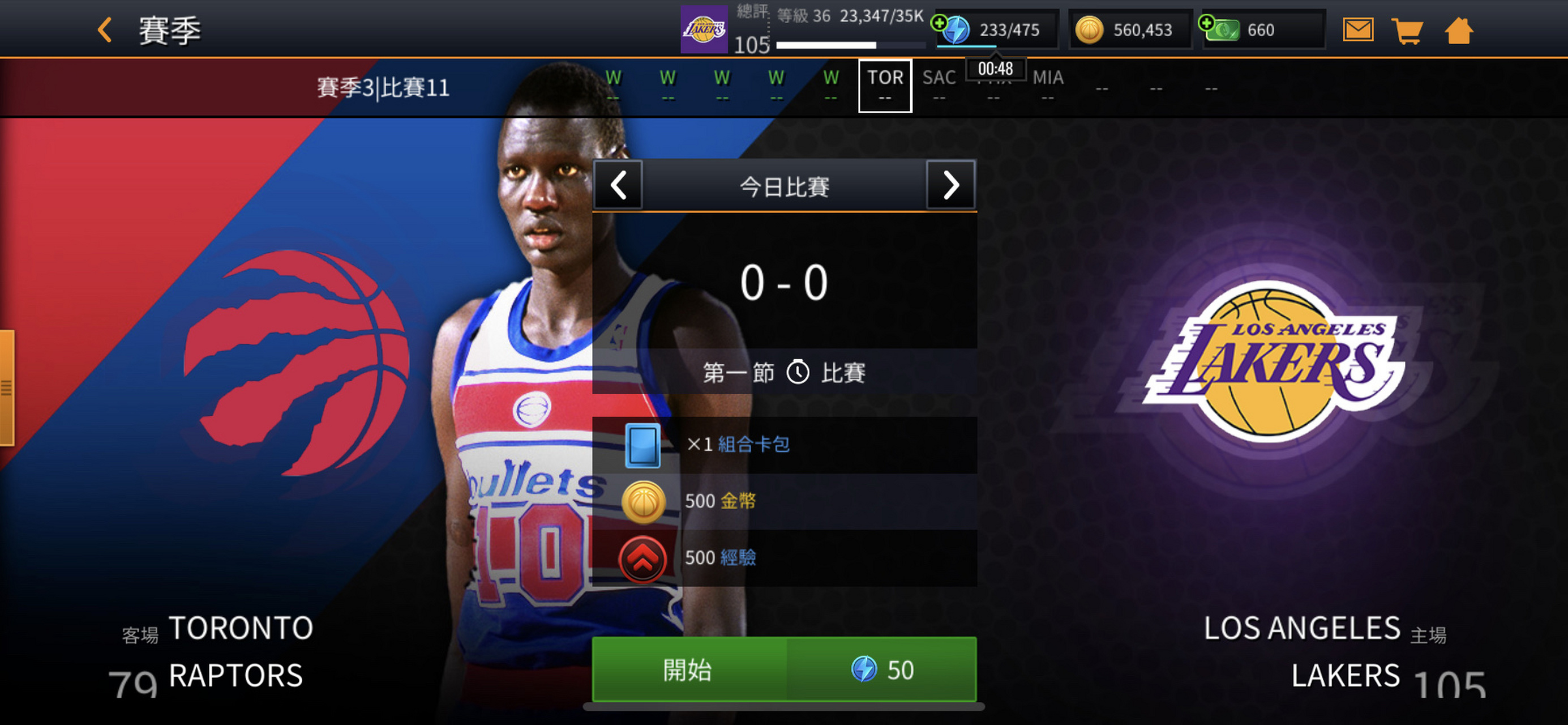1568x725 pixels.
Task: Click the stamina lightning bolt icon
Action: click(957, 29)
